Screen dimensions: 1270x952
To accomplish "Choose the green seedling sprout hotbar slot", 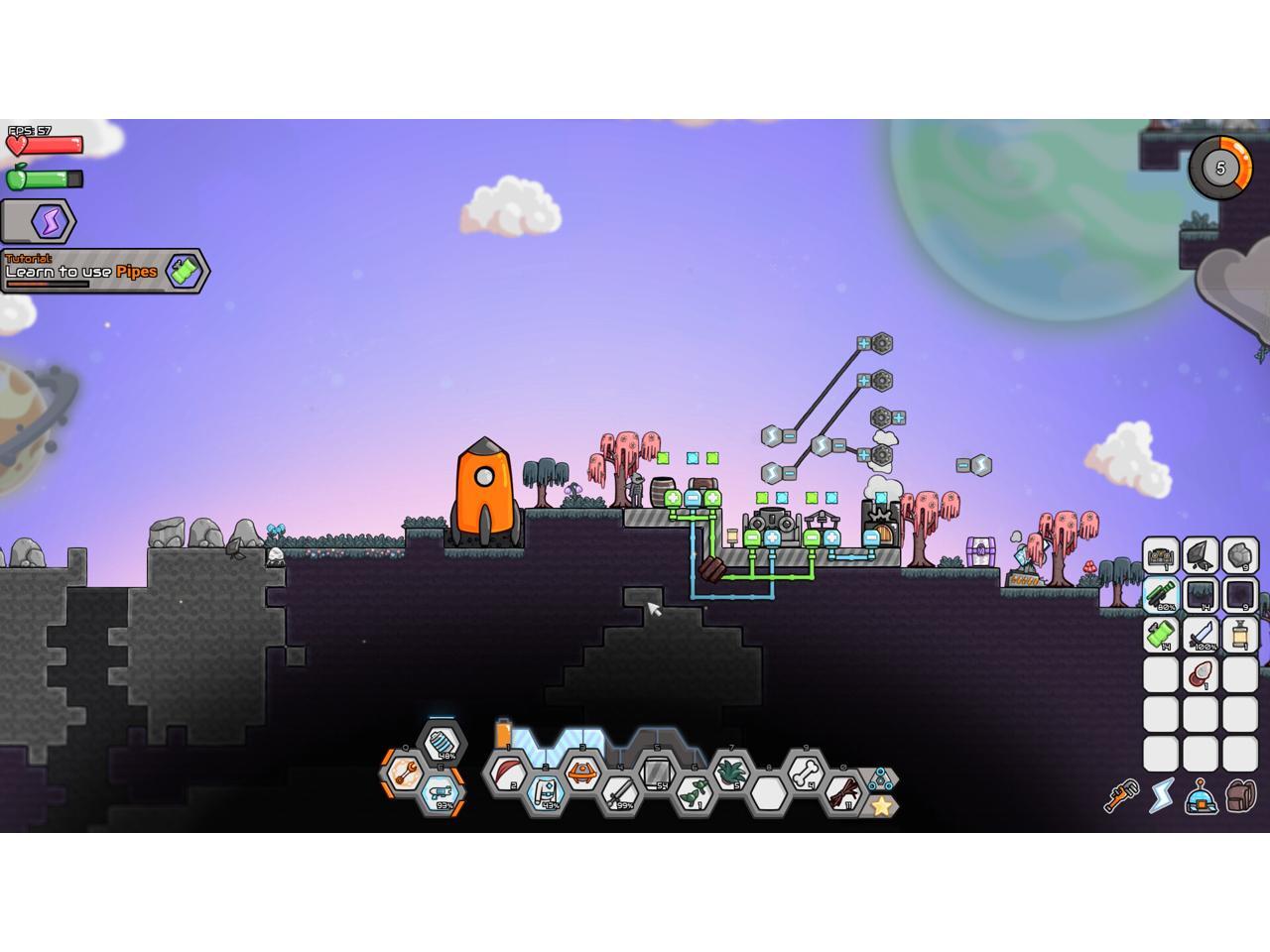I will click(x=694, y=791).
